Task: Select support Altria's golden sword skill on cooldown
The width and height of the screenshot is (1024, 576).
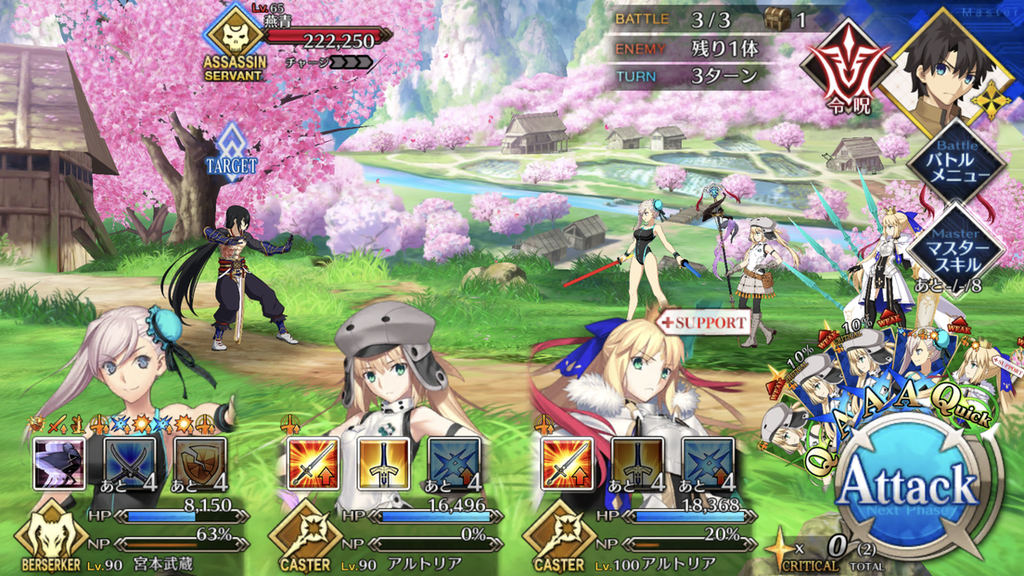Action: 637,464
